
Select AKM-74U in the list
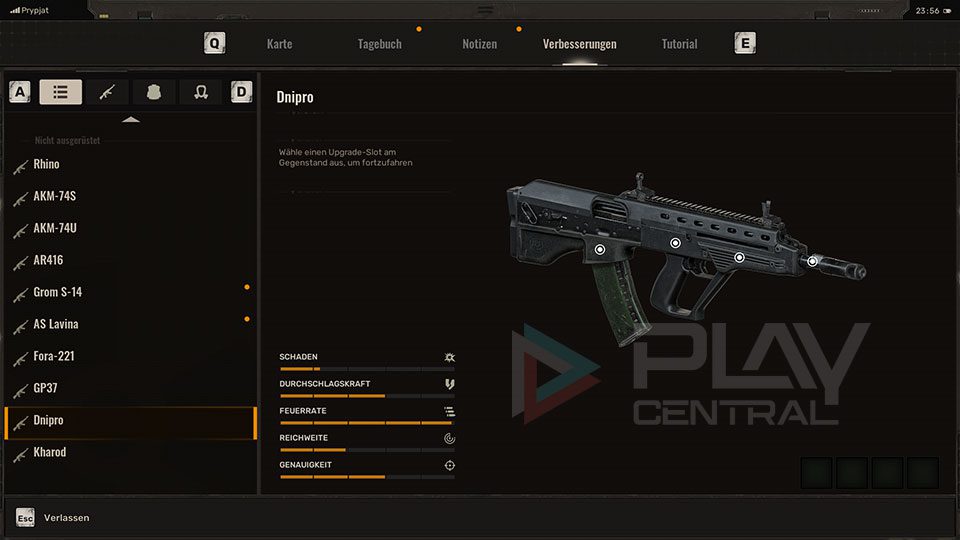54,228
